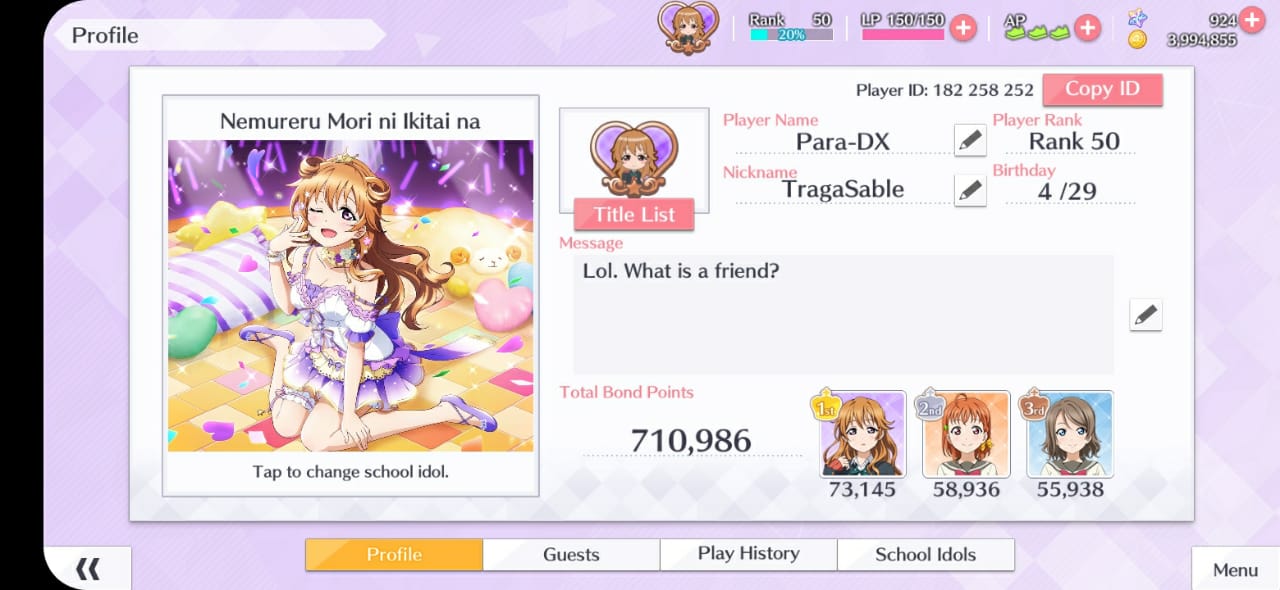Add AP using the plus button
The height and width of the screenshot is (590, 1280).
point(1087,28)
